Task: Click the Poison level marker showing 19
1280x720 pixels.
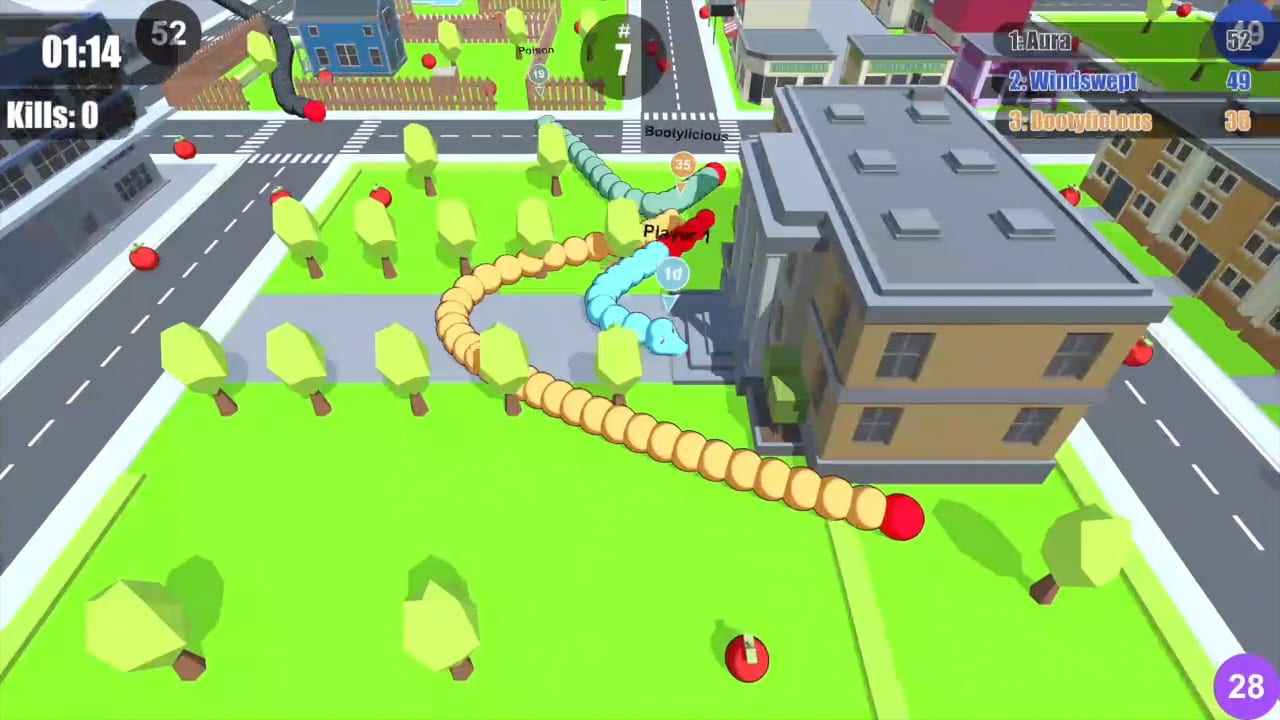Action: coord(539,72)
